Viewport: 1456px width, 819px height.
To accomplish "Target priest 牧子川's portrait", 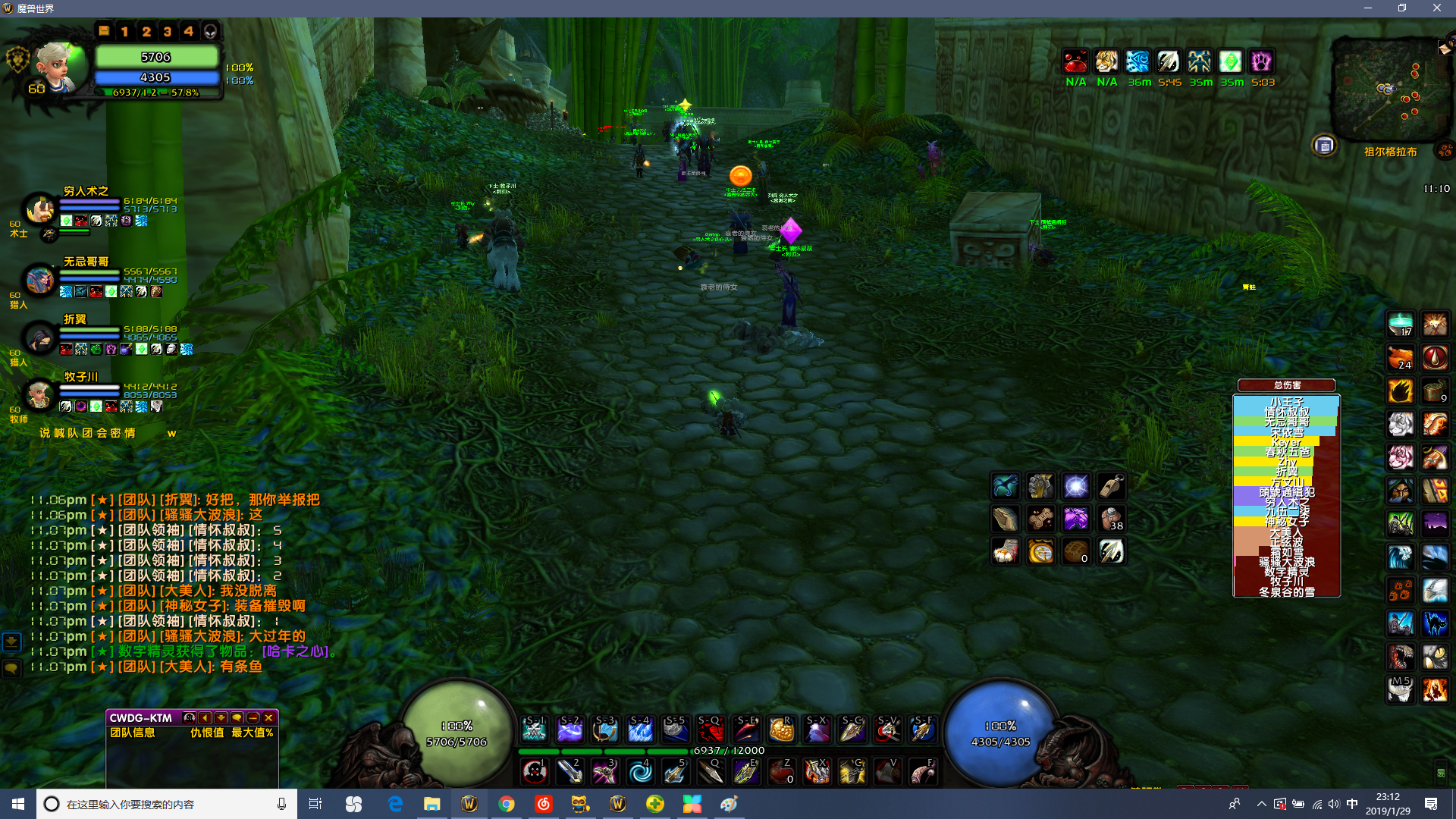I will click(39, 394).
